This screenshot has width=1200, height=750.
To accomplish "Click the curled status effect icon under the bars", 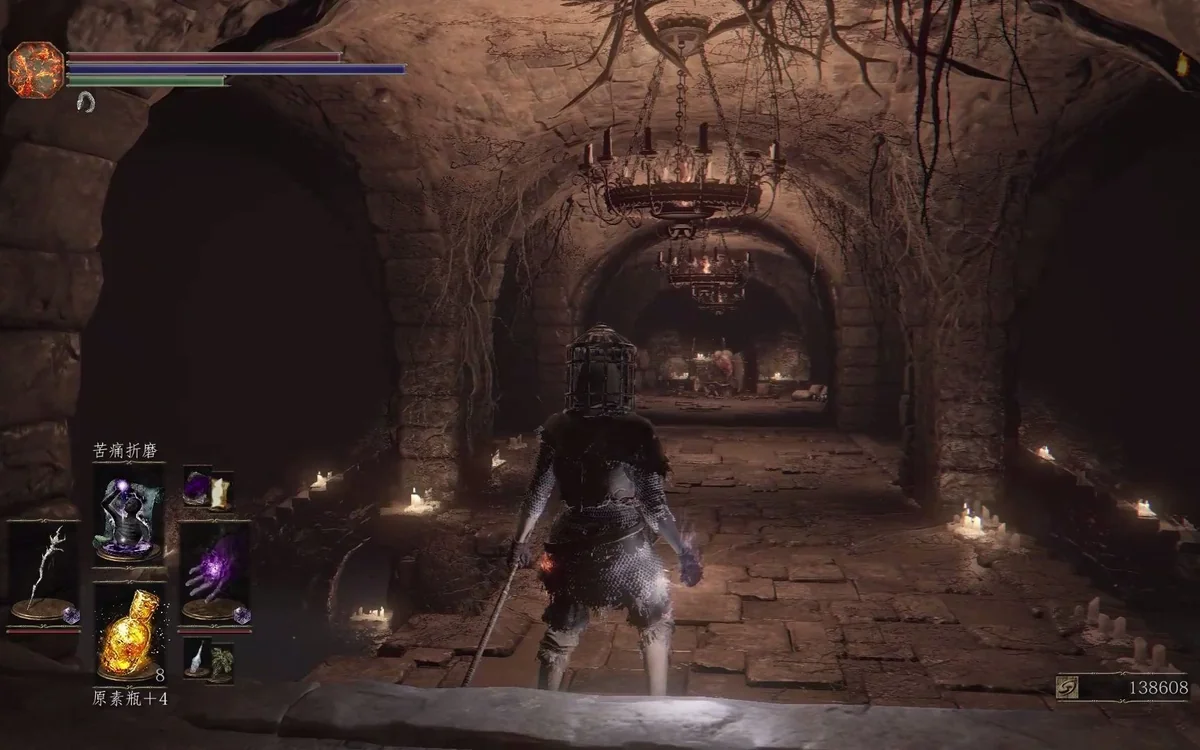I will tap(86, 101).
